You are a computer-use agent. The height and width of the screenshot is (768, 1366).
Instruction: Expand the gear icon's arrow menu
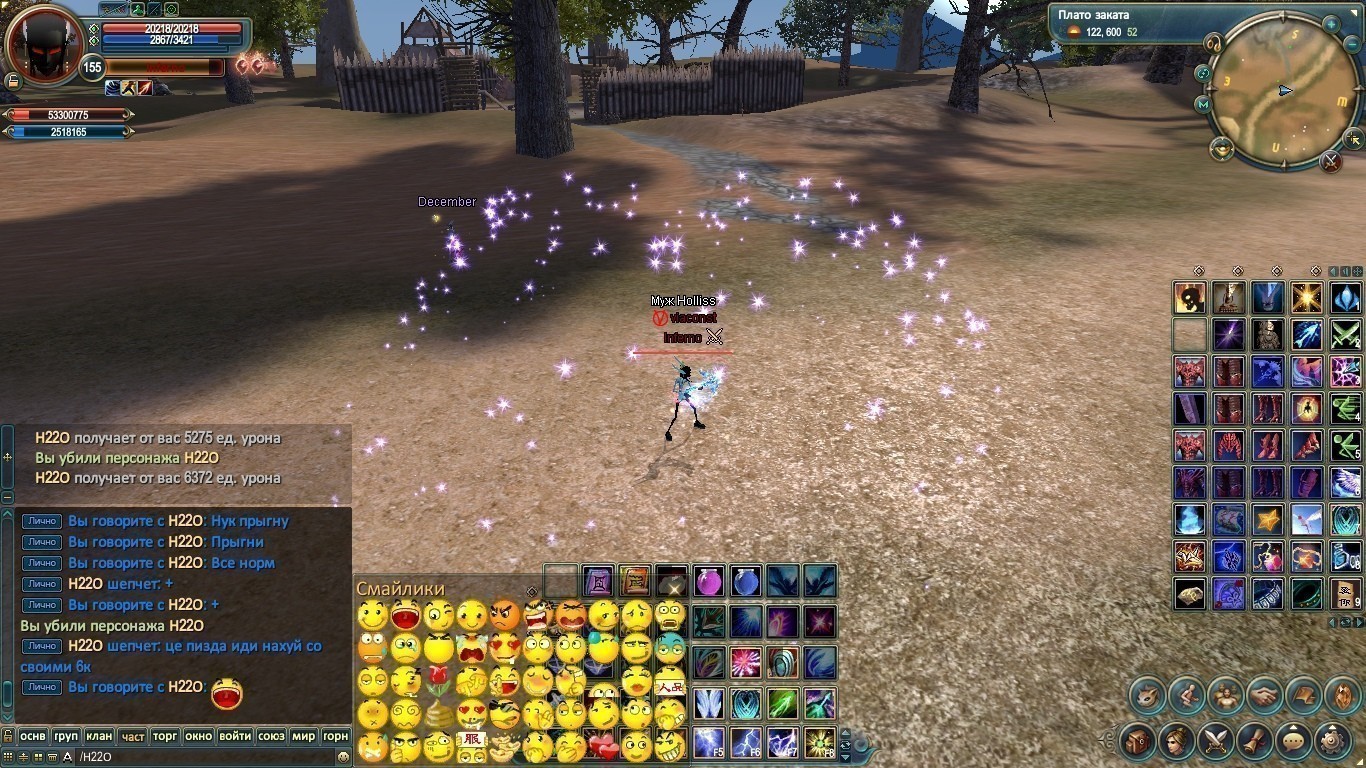pos(1332,727)
